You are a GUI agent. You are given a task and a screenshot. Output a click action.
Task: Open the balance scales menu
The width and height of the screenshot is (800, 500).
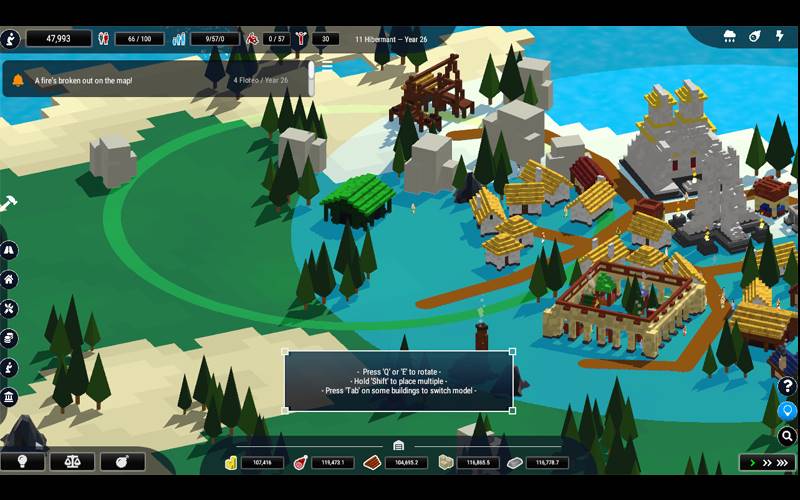pyautogui.click(x=72, y=462)
